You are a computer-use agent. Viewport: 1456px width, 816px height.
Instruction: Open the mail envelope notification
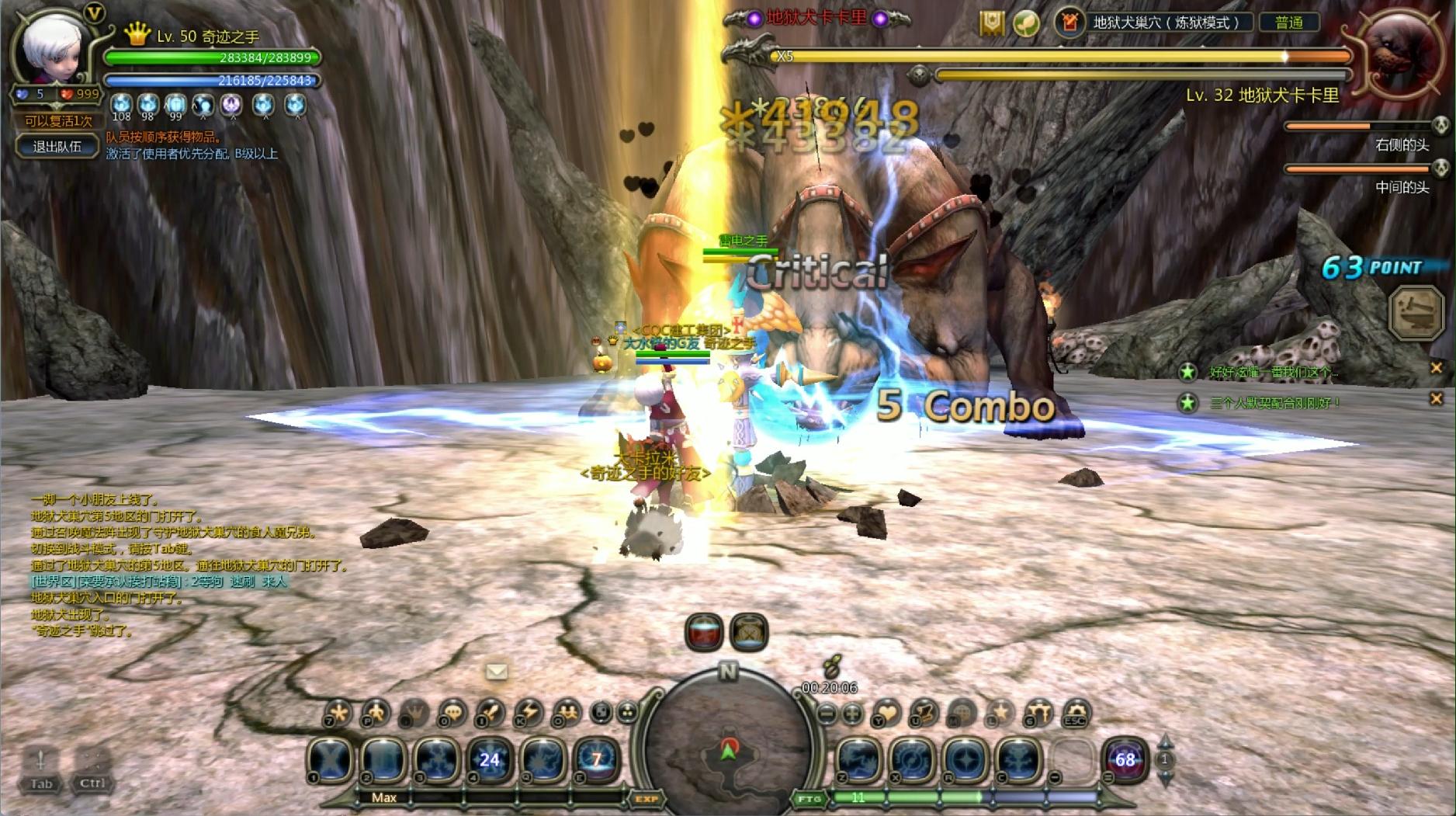[497, 671]
